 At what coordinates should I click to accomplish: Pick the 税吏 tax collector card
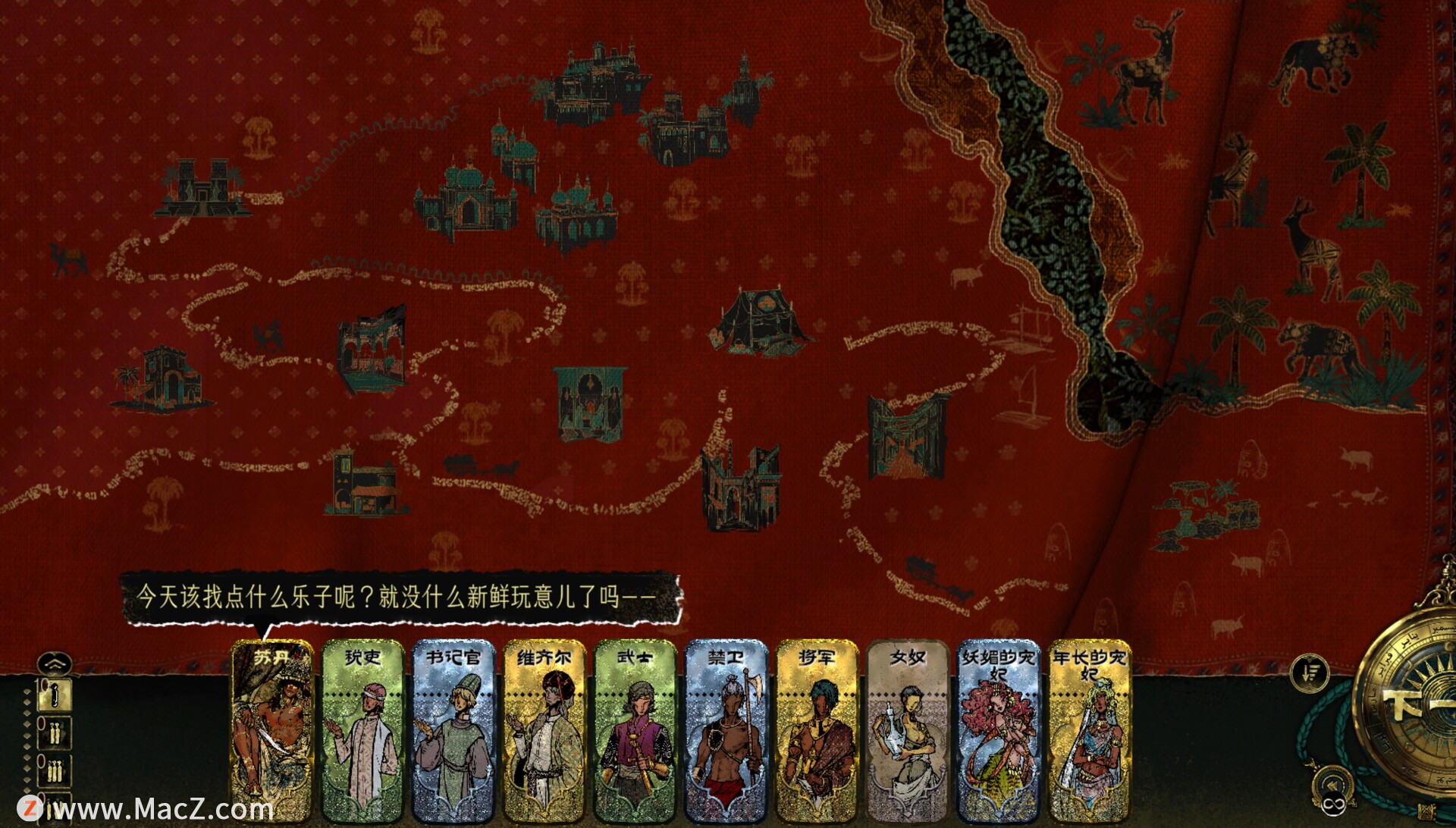tap(362, 732)
